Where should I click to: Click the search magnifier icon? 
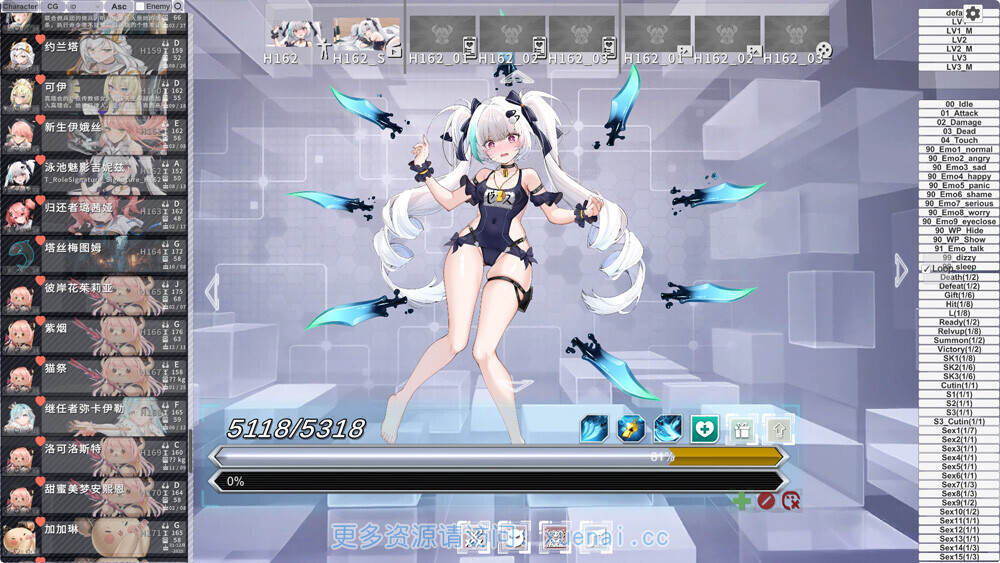click(x=178, y=6)
